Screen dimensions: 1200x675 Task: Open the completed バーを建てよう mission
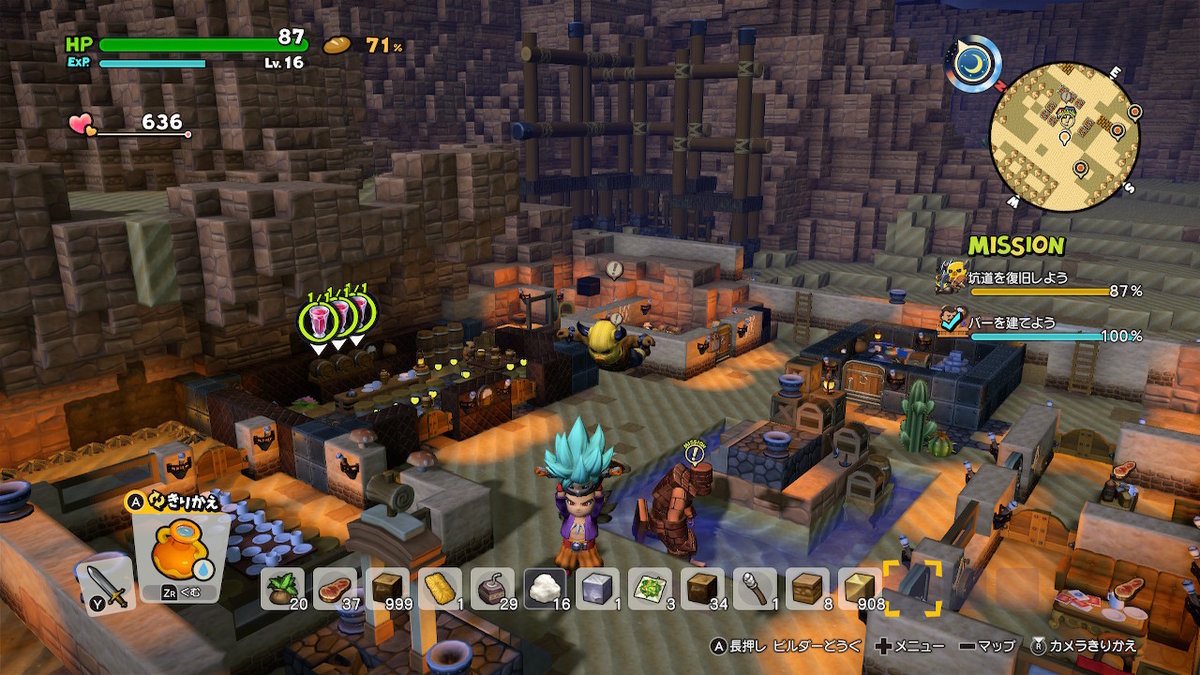click(x=1040, y=328)
